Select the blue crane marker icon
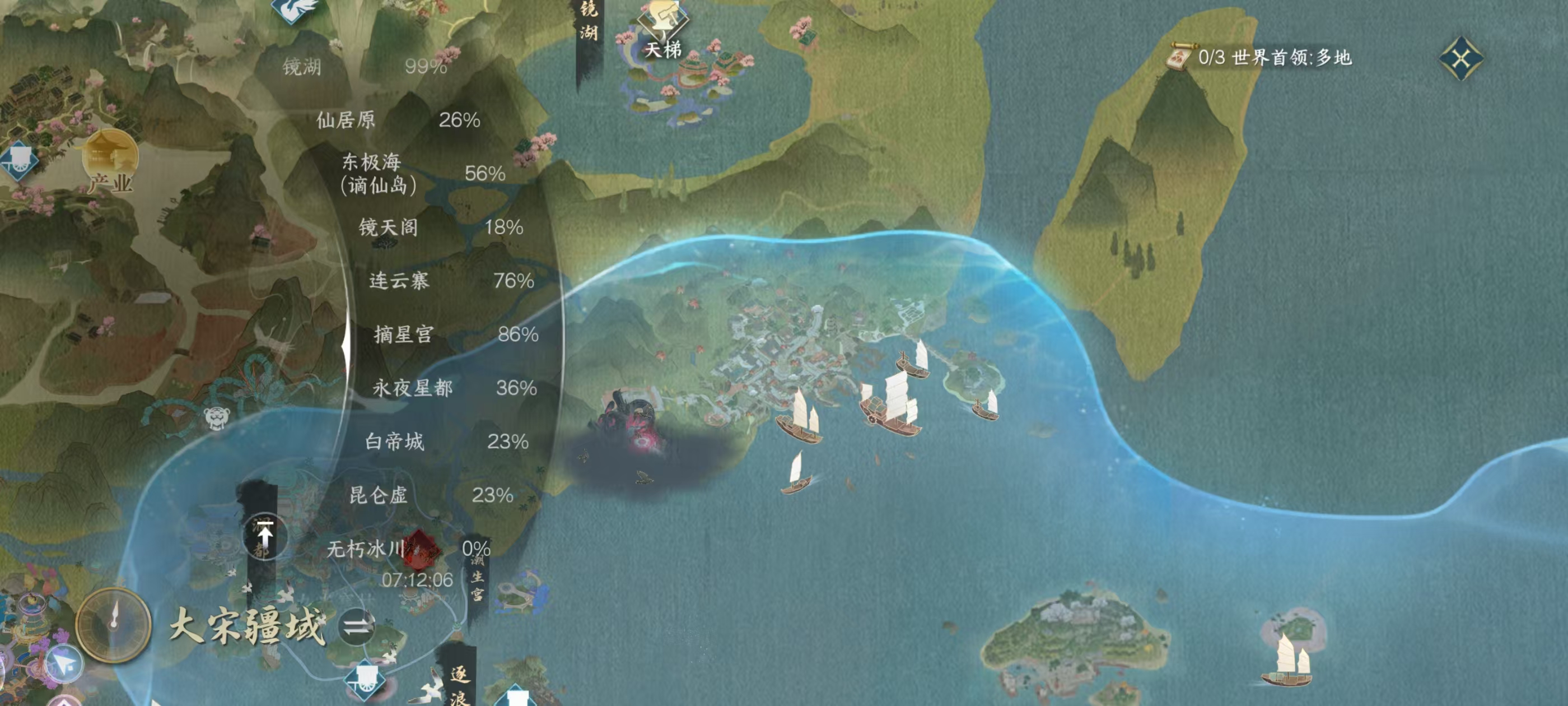 (296, 9)
